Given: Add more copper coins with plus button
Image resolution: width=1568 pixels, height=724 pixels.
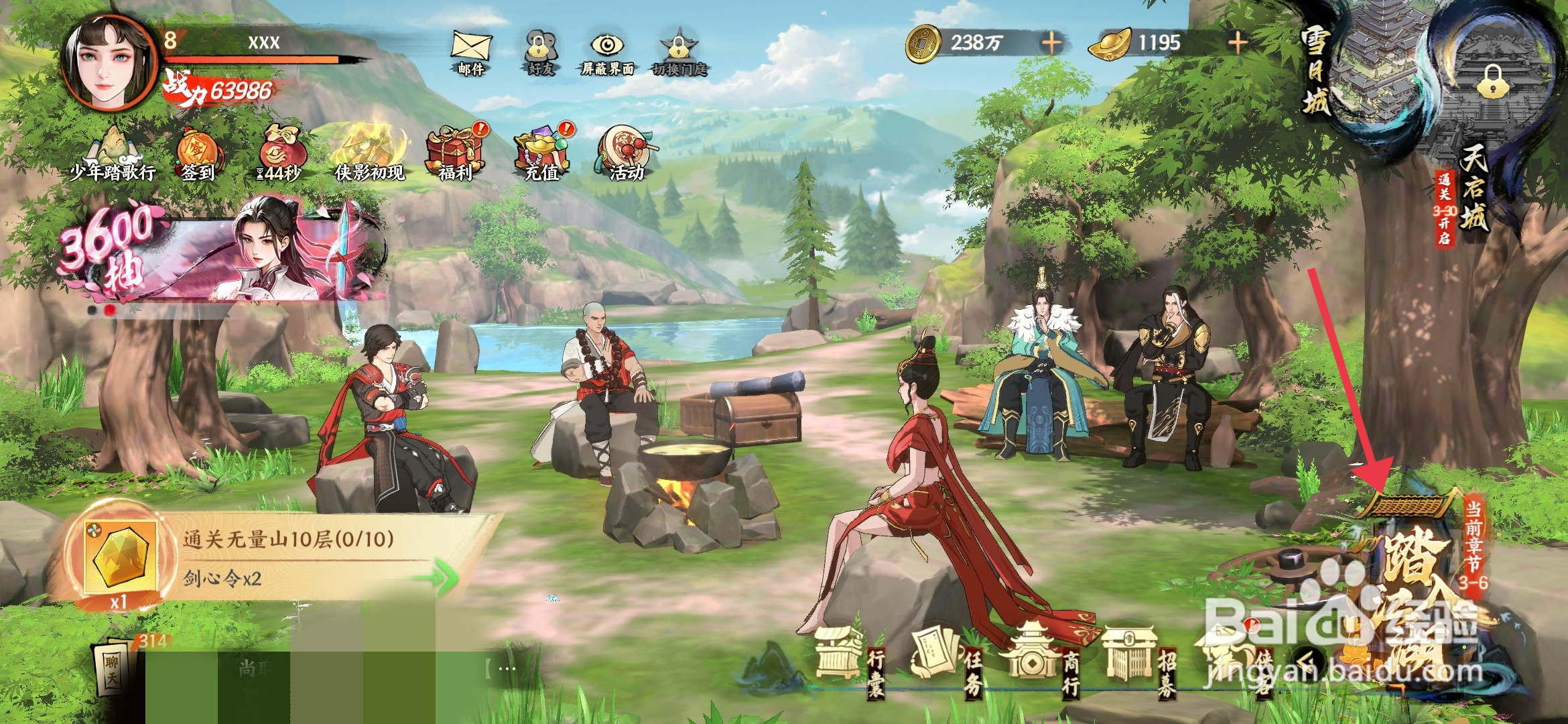Looking at the screenshot, I should pyautogui.click(x=1051, y=44).
